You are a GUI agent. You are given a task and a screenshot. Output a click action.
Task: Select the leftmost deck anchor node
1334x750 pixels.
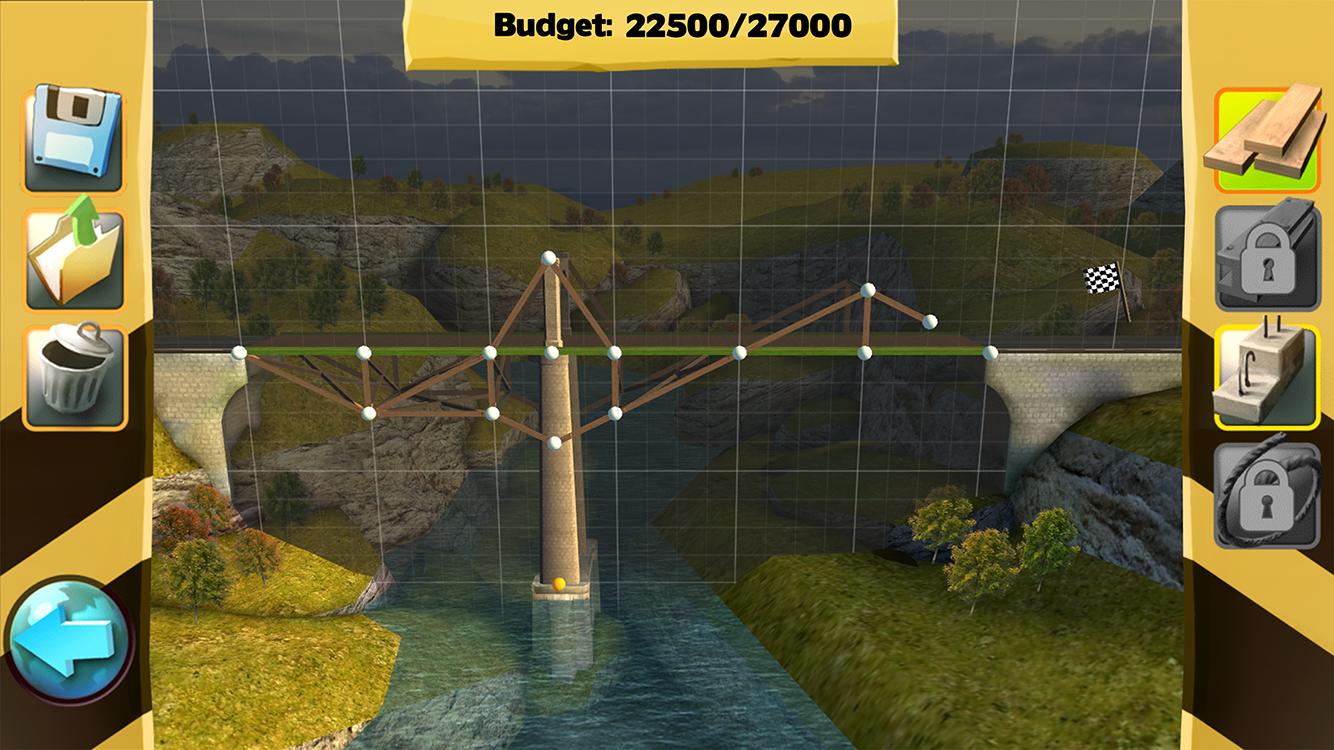[237, 352]
